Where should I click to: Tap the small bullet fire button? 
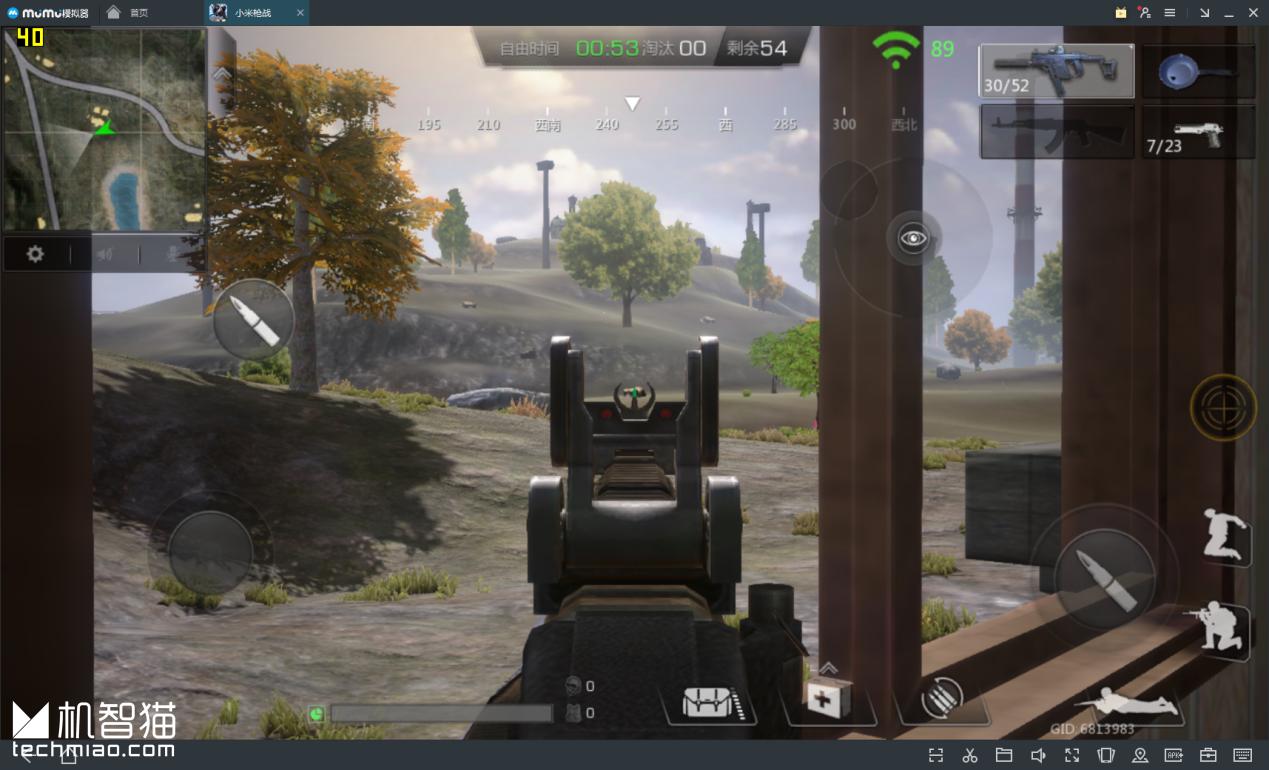[x=253, y=320]
